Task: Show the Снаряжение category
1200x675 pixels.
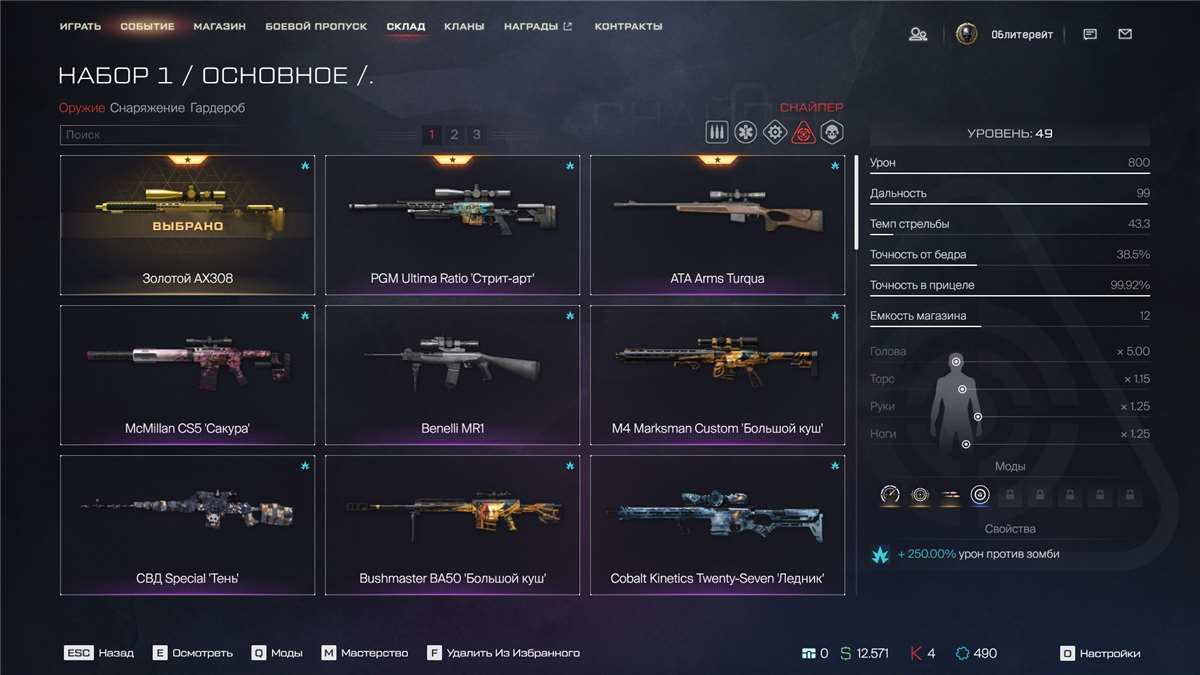Action: coord(147,108)
